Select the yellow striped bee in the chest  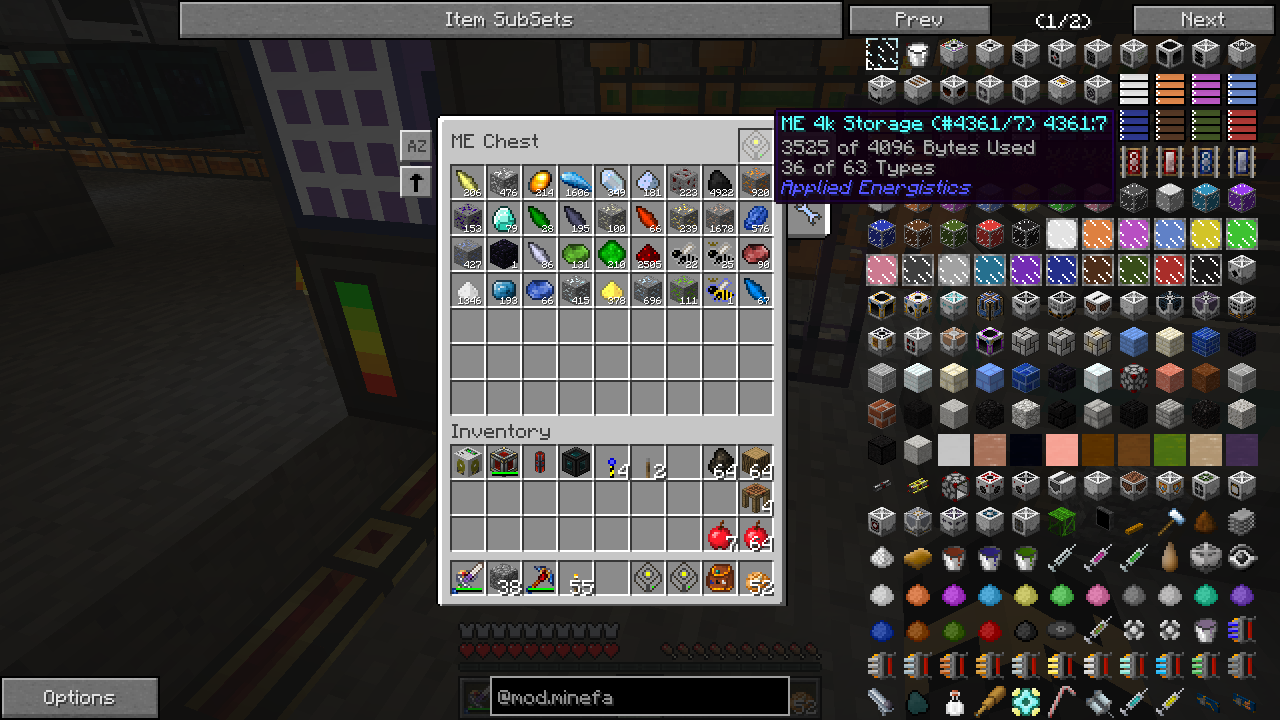[720, 291]
